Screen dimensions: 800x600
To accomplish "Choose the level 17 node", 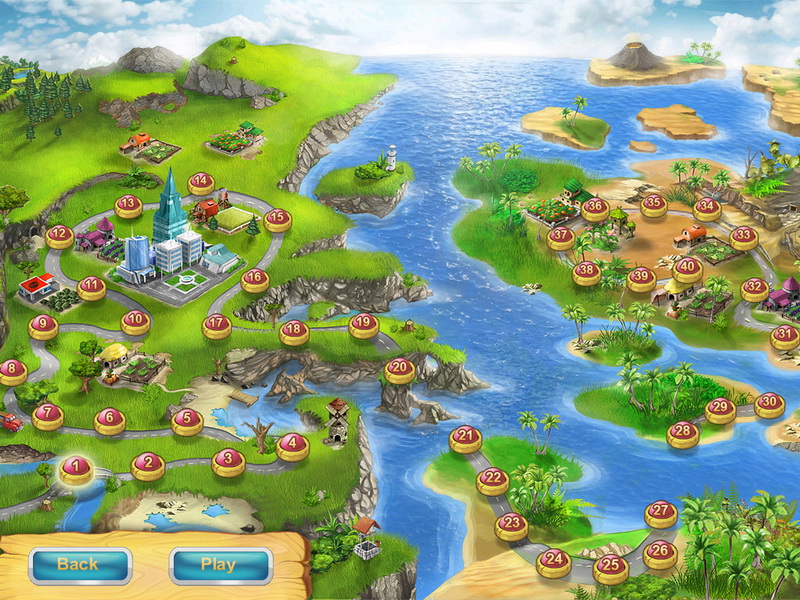I will tap(217, 325).
